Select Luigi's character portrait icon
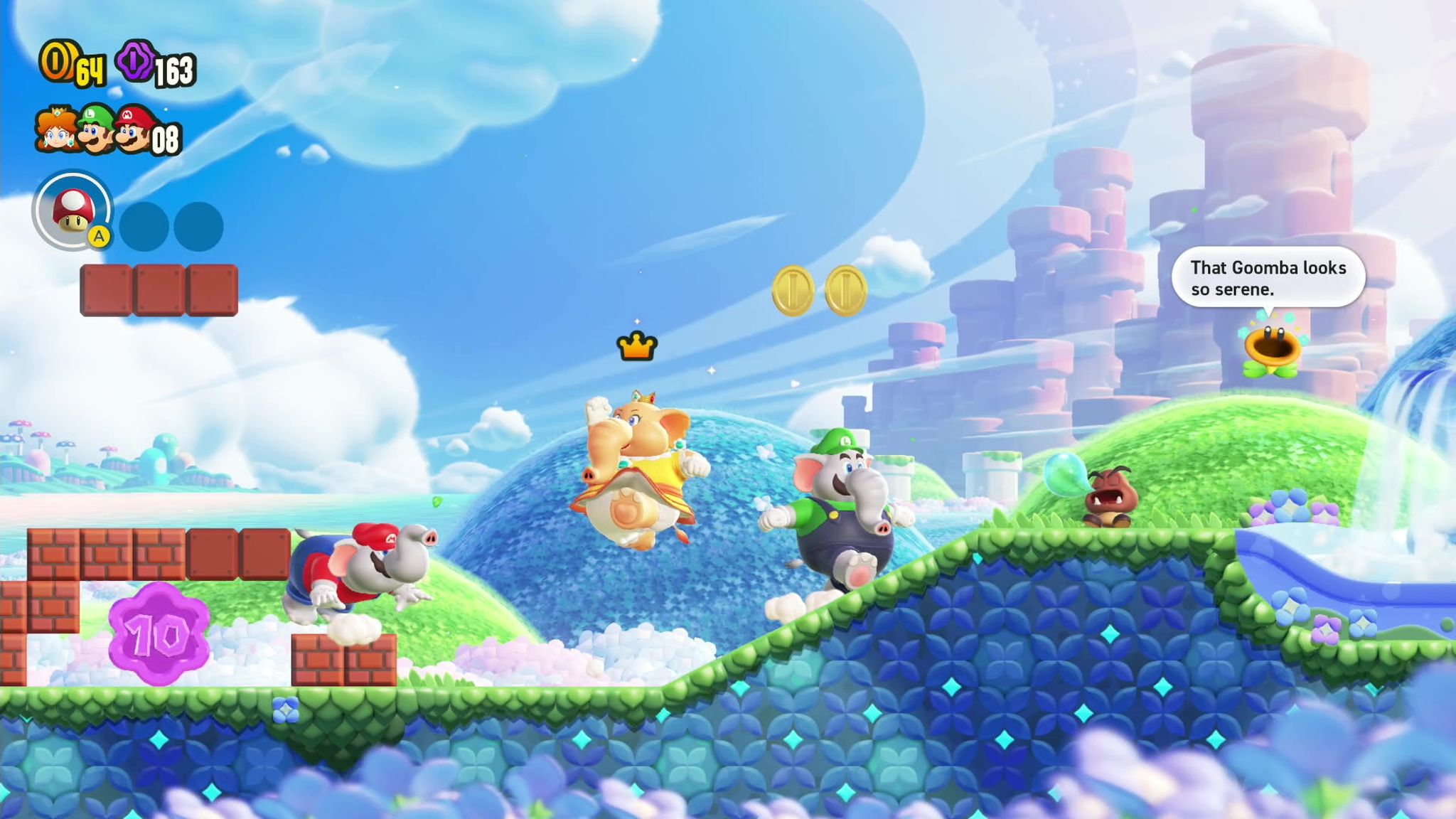The image size is (1456, 819). tap(95, 129)
